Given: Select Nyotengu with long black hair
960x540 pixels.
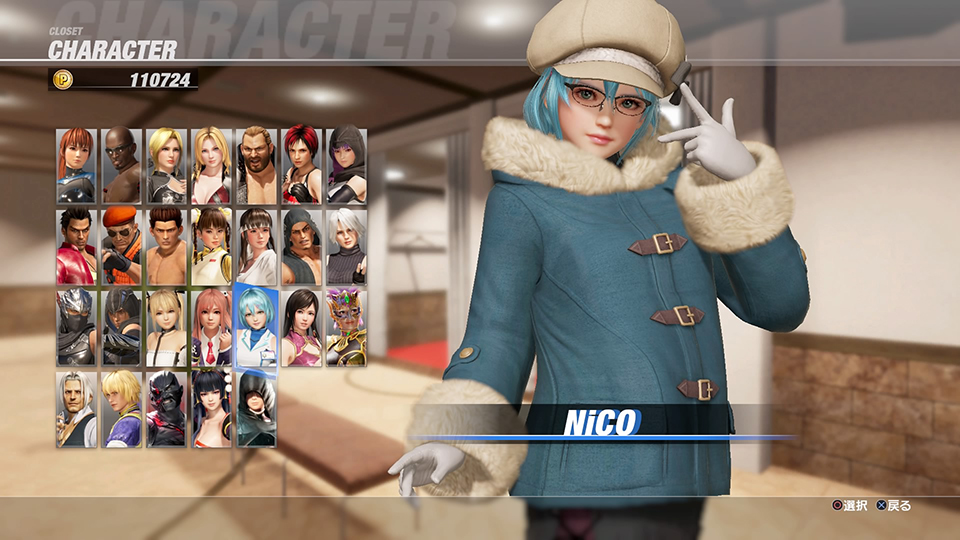Looking at the screenshot, I should (x=211, y=408).
